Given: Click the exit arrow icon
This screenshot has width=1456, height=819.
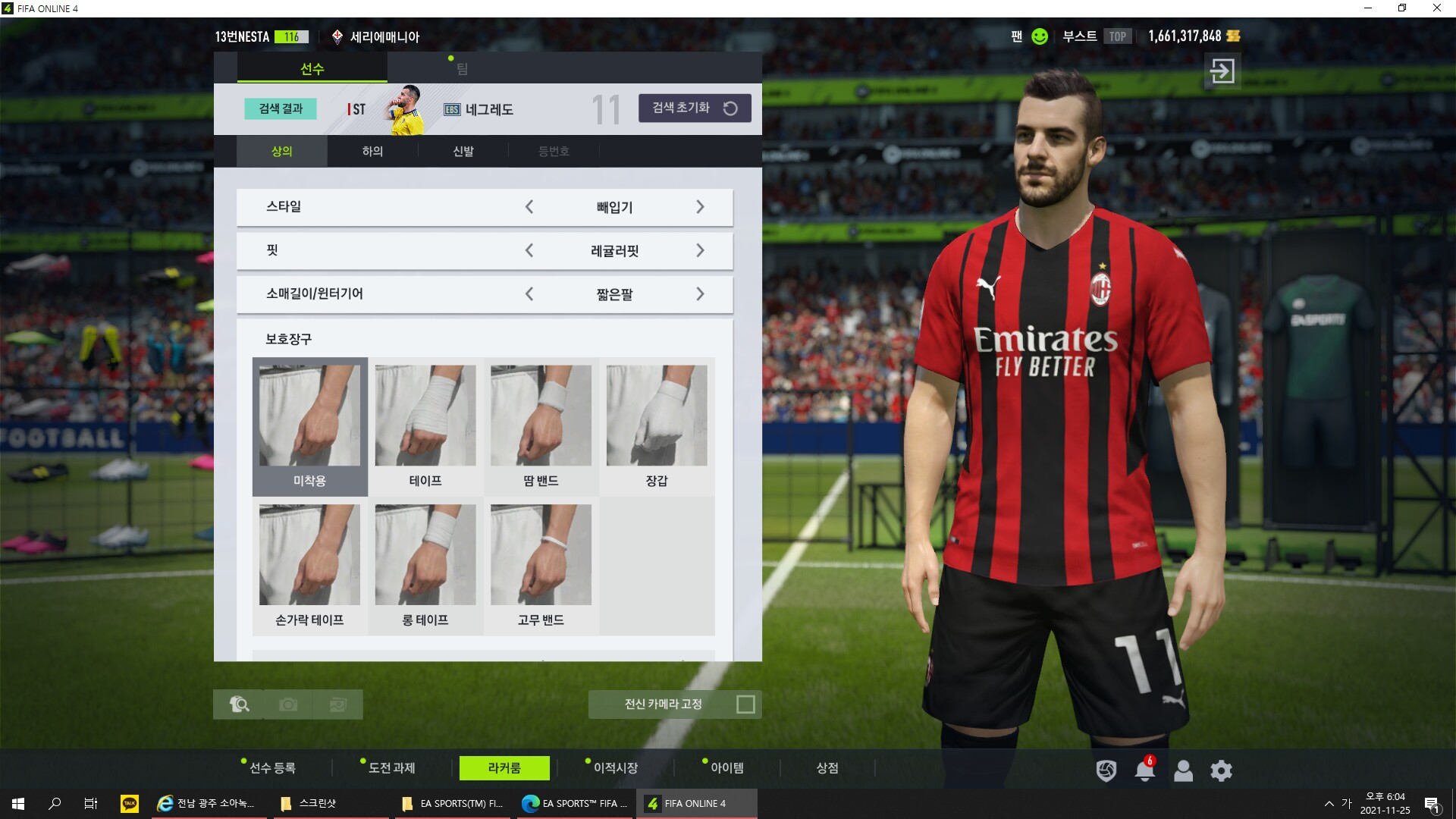Looking at the screenshot, I should [x=1222, y=71].
